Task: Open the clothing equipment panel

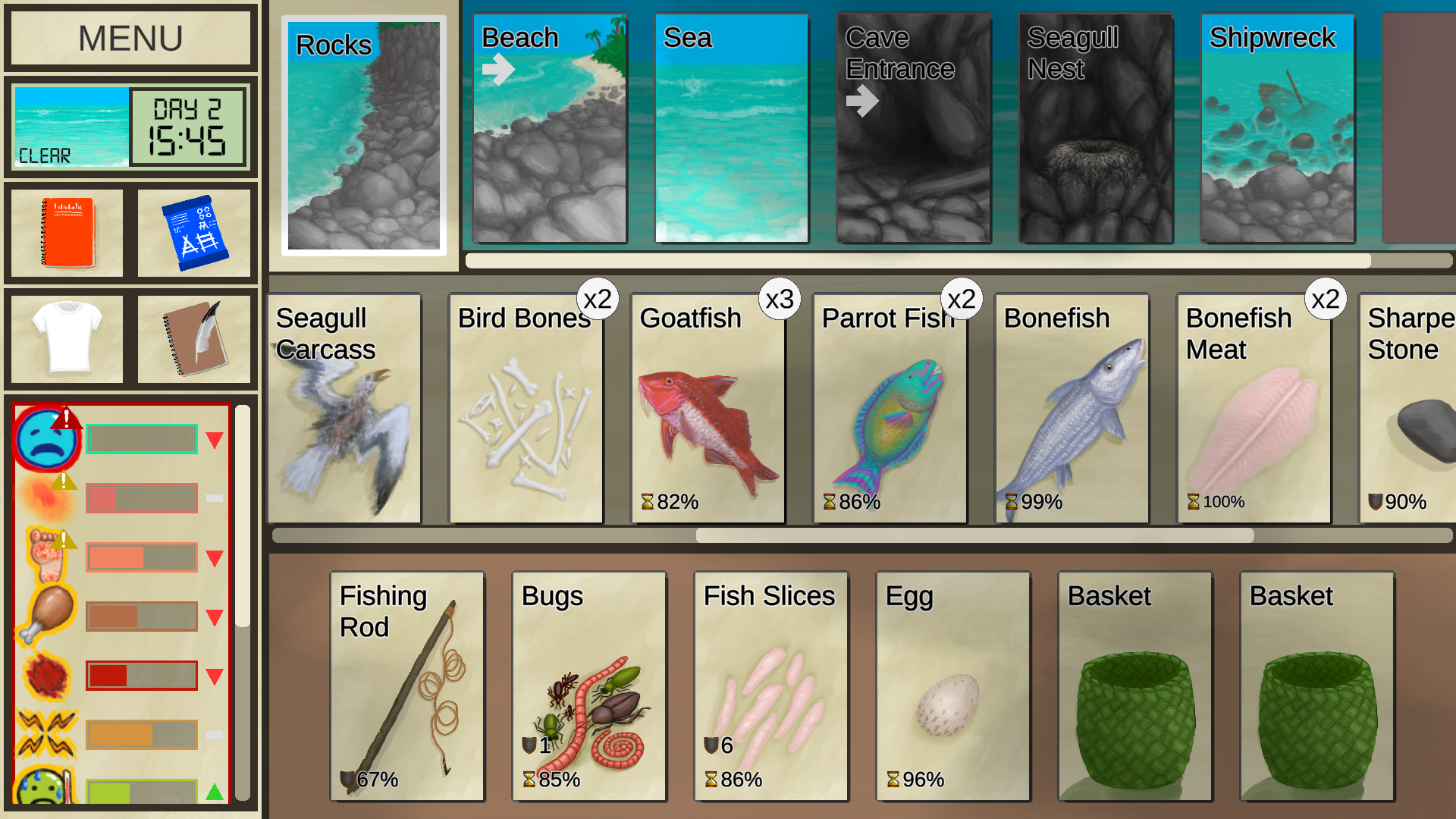Action: tap(64, 337)
